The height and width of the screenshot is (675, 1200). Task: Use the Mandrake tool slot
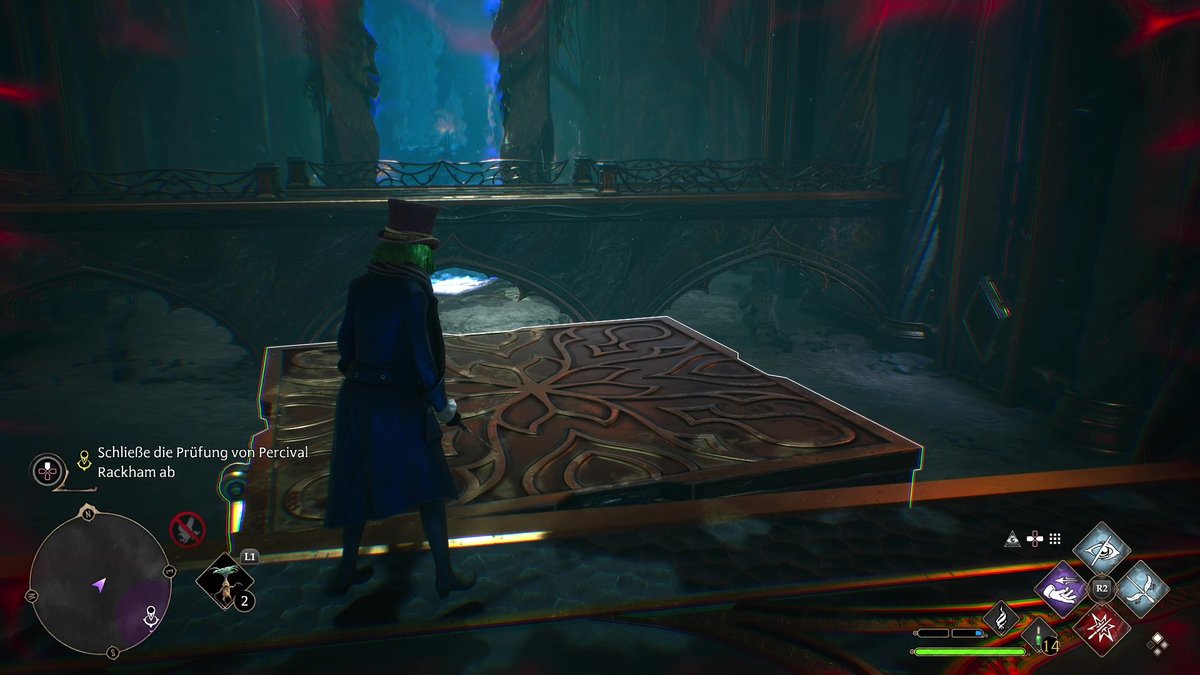(x=225, y=580)
